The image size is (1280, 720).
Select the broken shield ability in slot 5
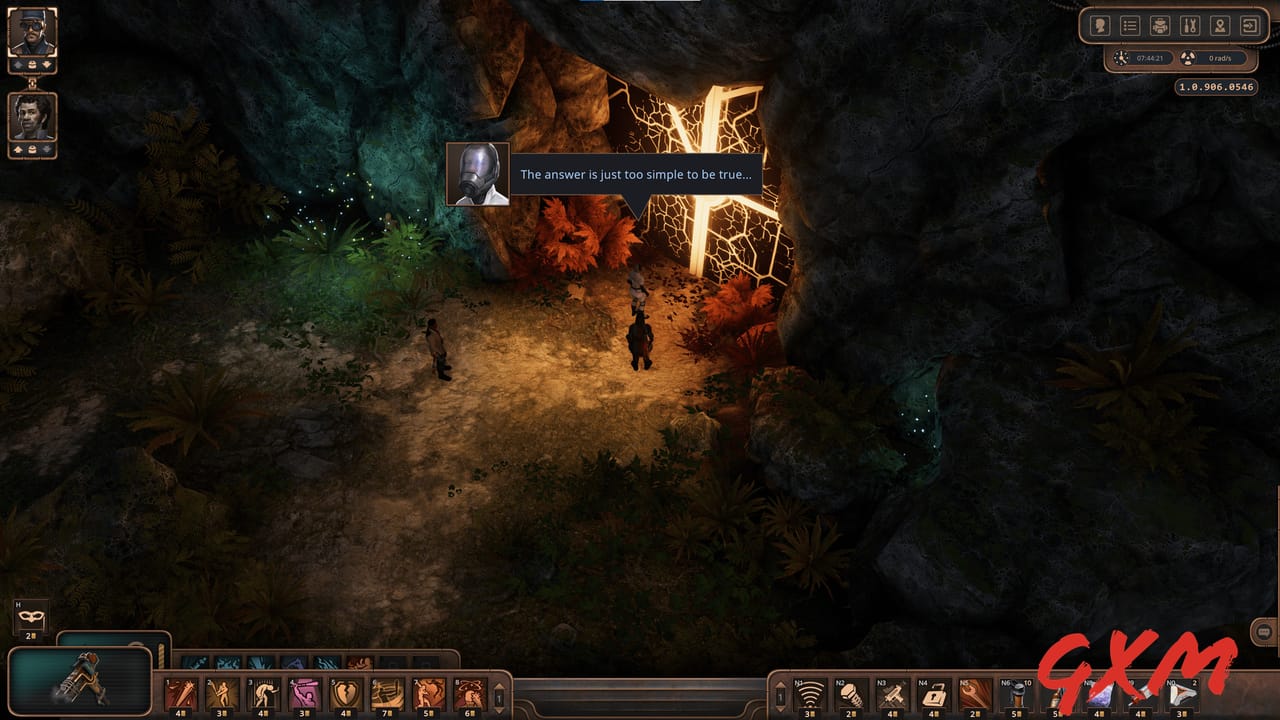(x=345, y=692)
